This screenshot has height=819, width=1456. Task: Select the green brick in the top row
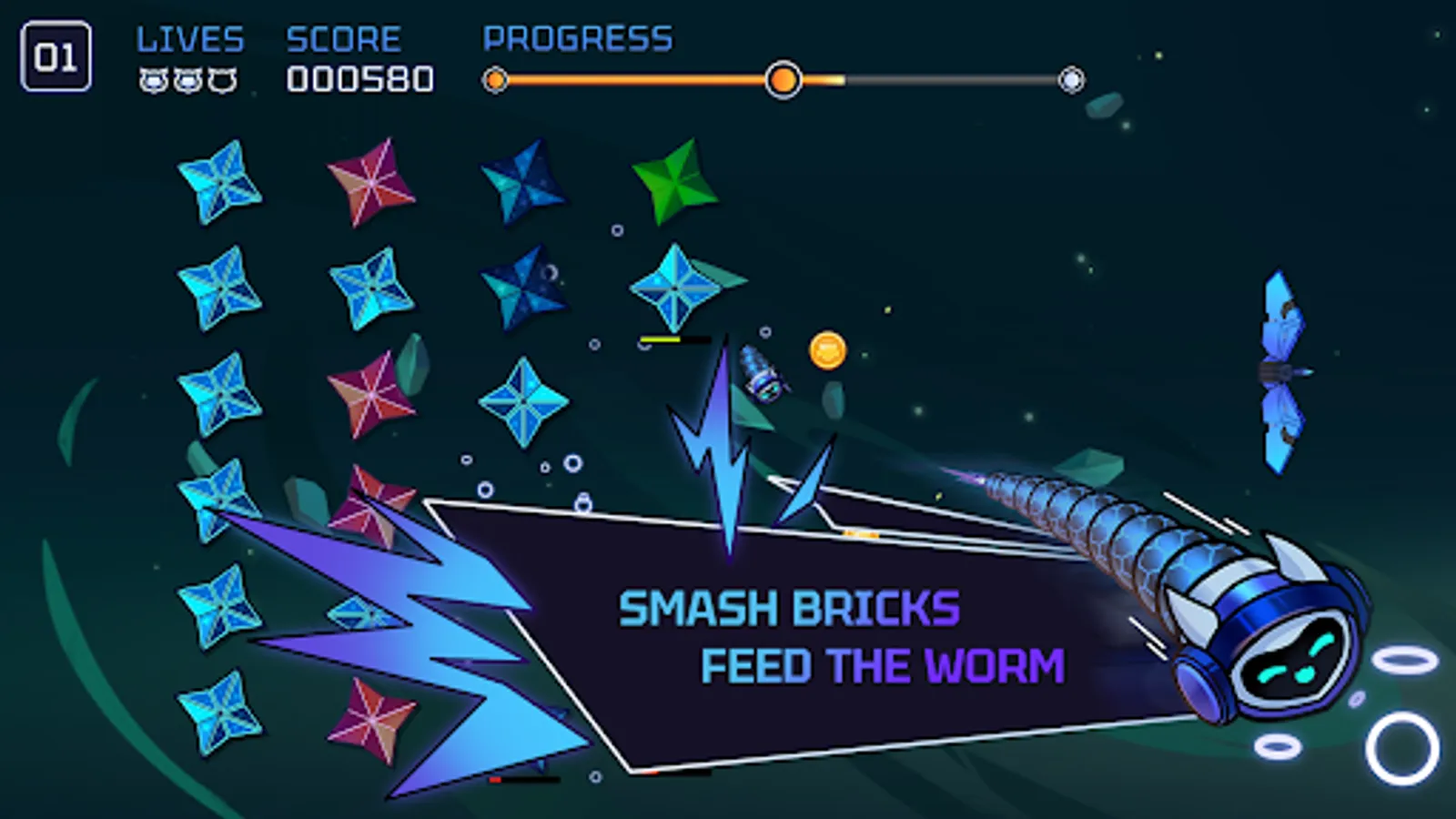coord(673,177)
